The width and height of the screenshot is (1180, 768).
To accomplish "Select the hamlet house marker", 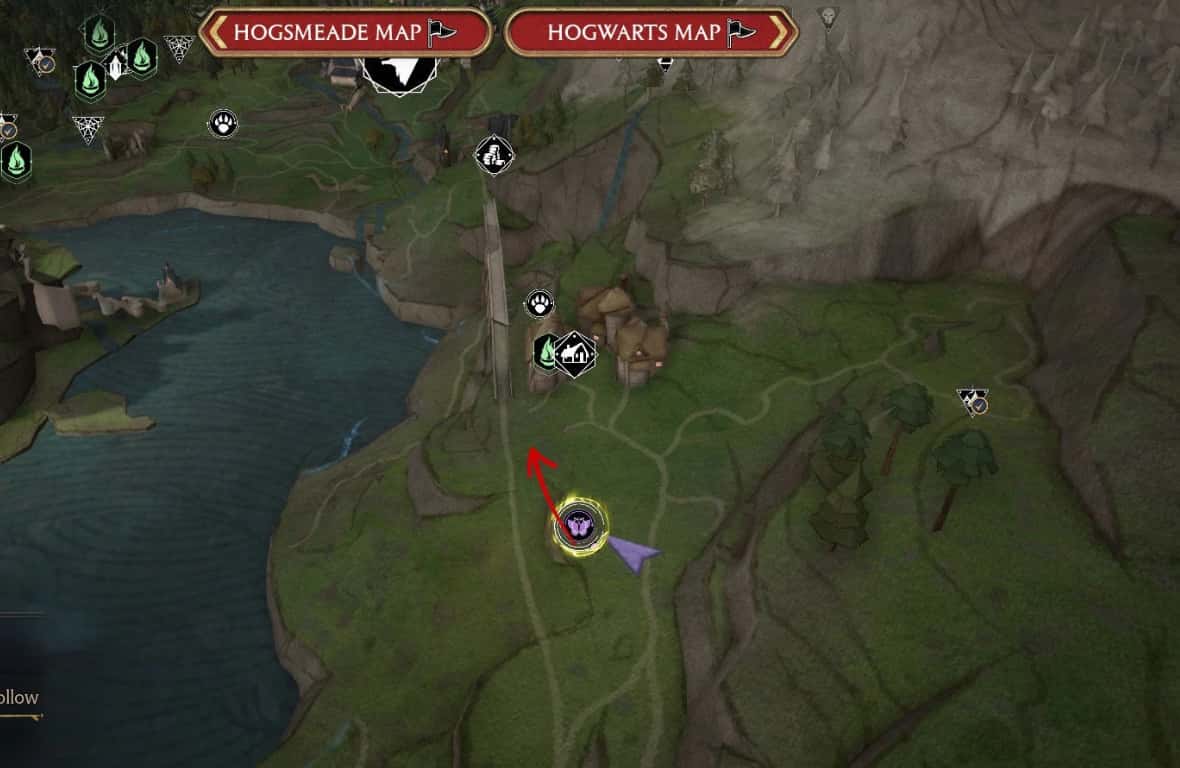I will coord(575,353).
